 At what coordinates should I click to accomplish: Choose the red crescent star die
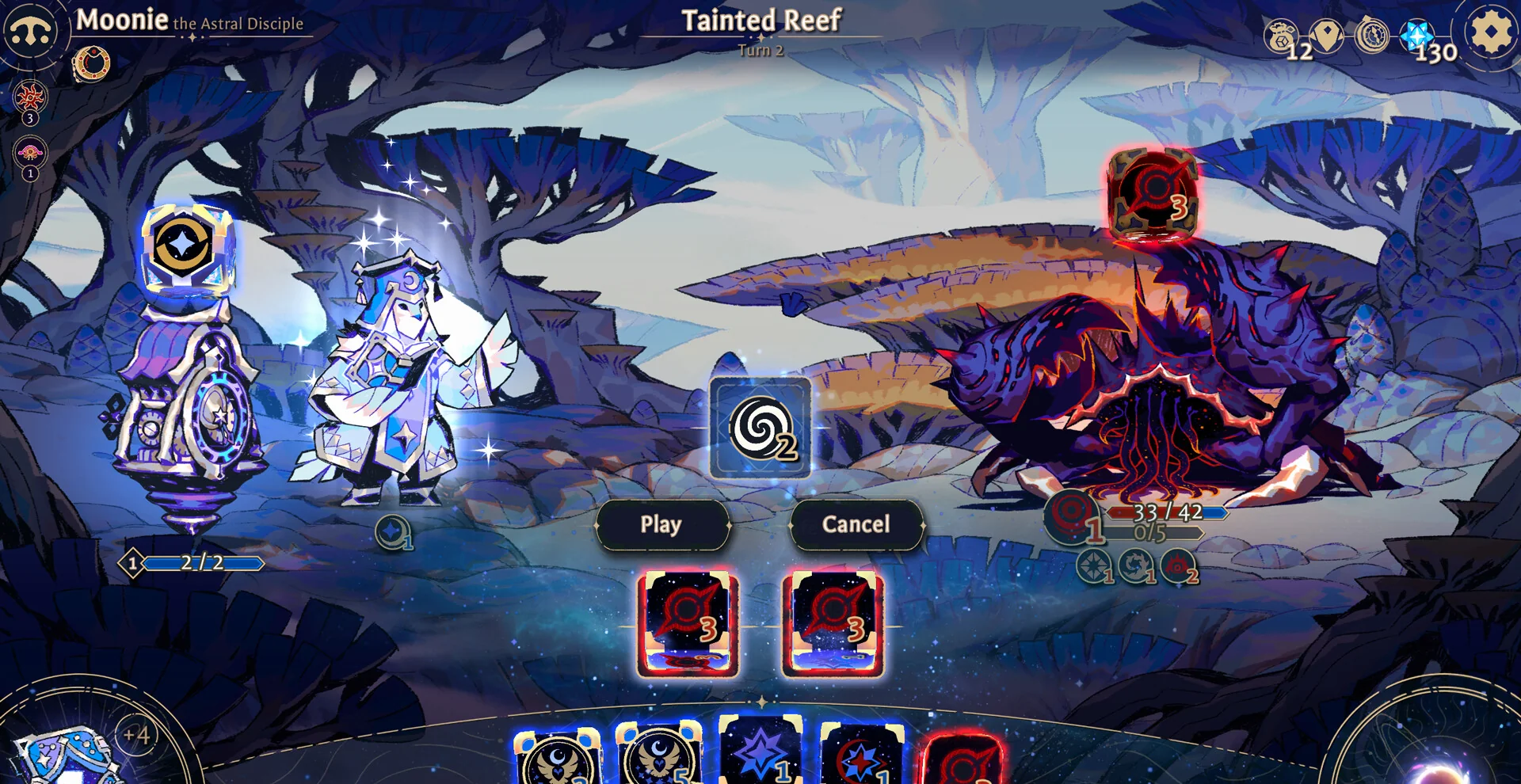861,756
